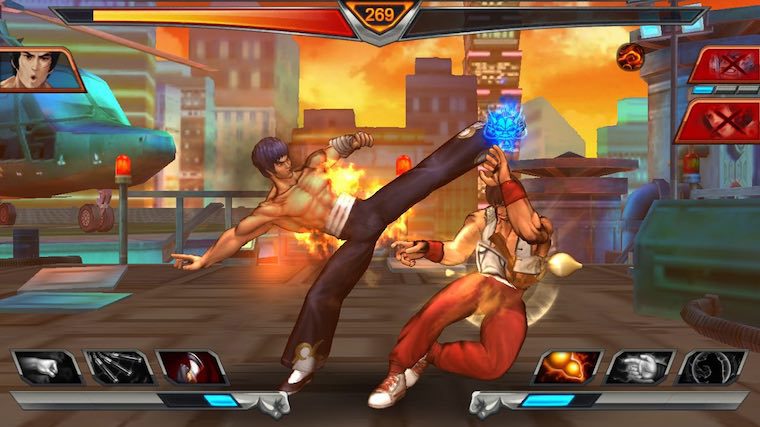Screen dimensions: 760x427
Task: Activate the orange fire orbs skill
Action: click(568, 367)
